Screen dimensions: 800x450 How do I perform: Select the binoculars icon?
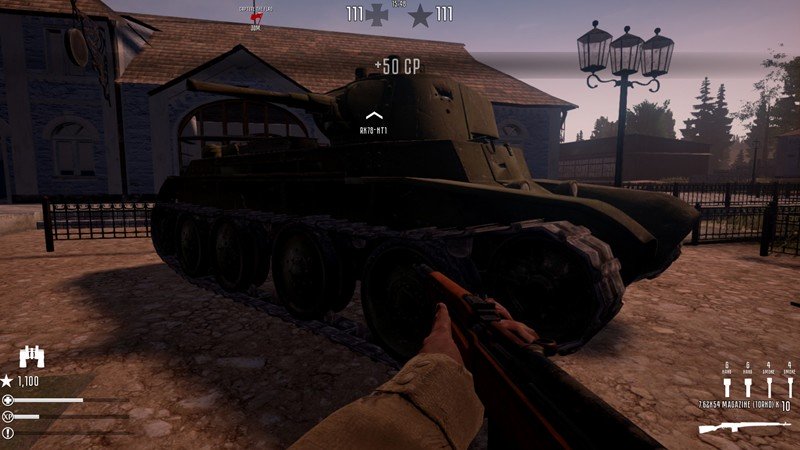(33, 357)
